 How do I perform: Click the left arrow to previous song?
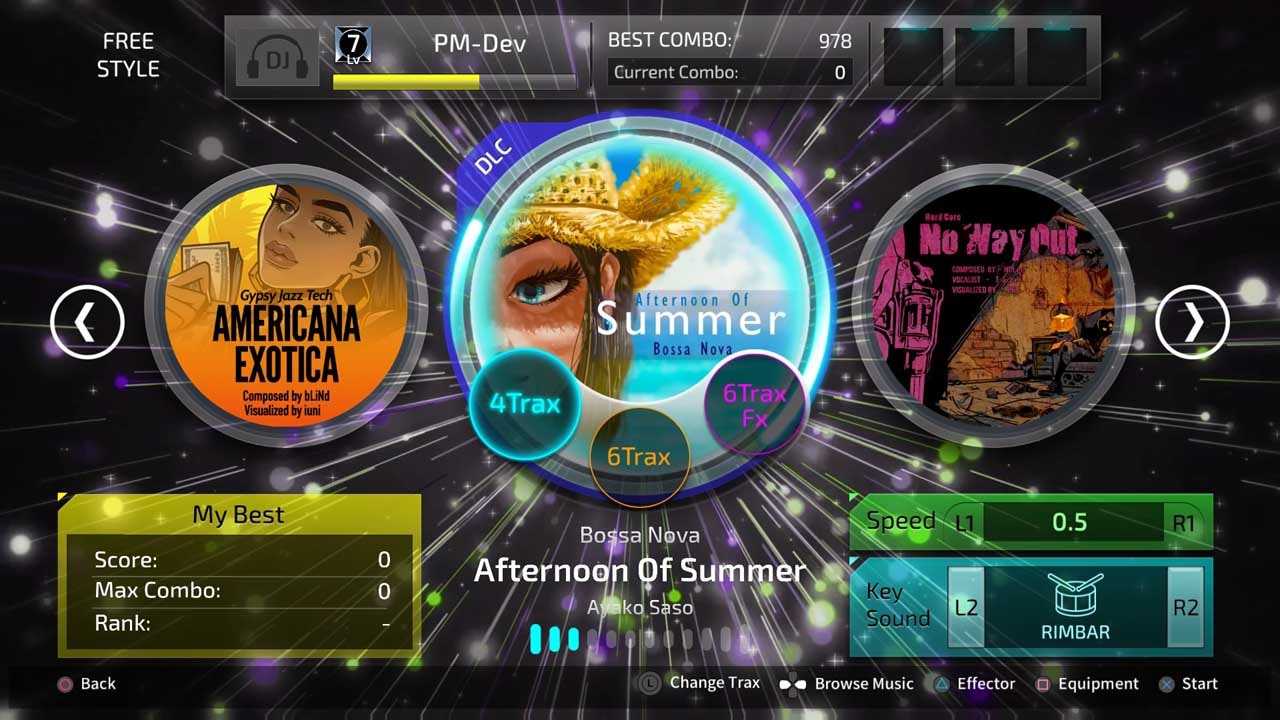coord(85,322)
